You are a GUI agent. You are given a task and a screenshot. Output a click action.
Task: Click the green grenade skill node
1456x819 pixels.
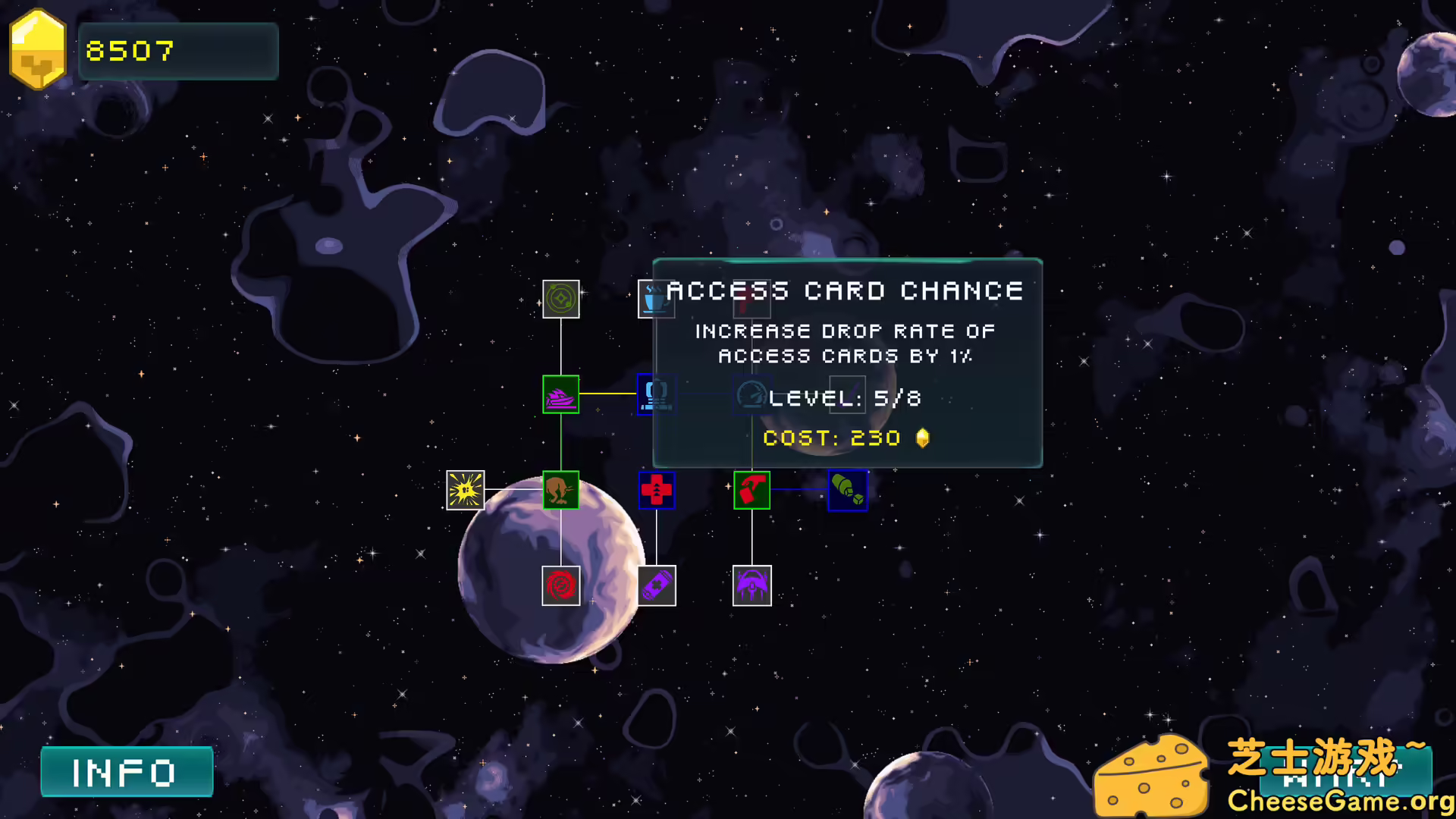pyautogui.click(x=847, y=491)
